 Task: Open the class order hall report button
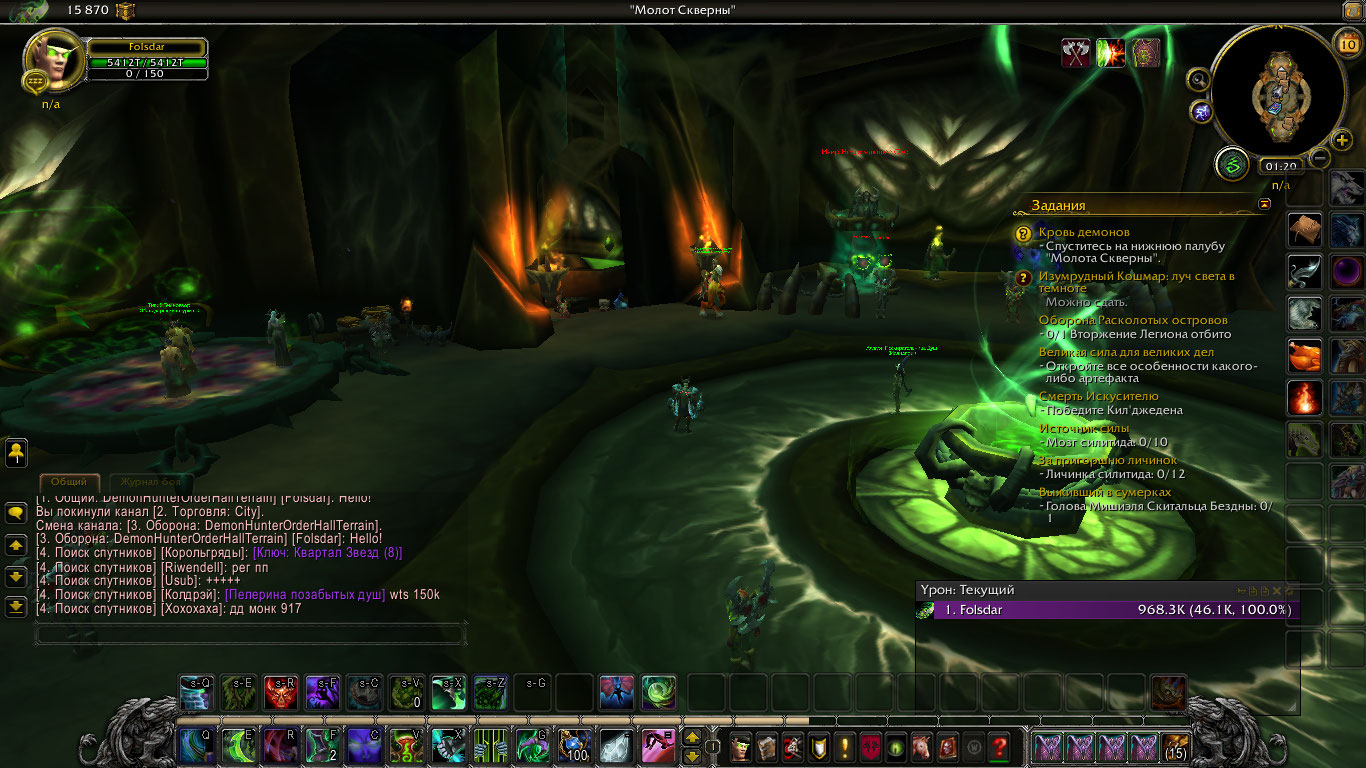1232,163
